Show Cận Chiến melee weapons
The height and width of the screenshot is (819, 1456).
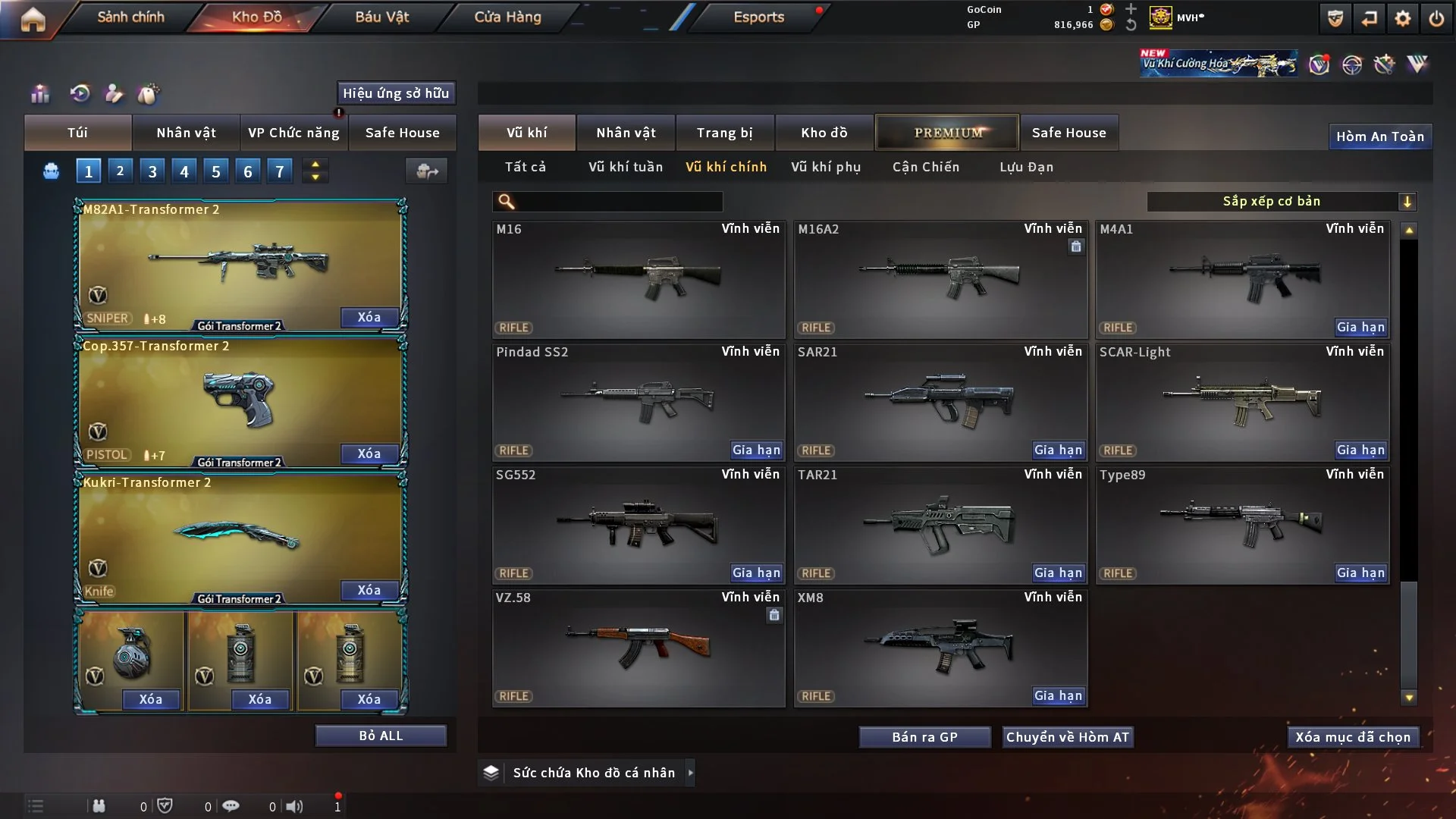(925, 167)
